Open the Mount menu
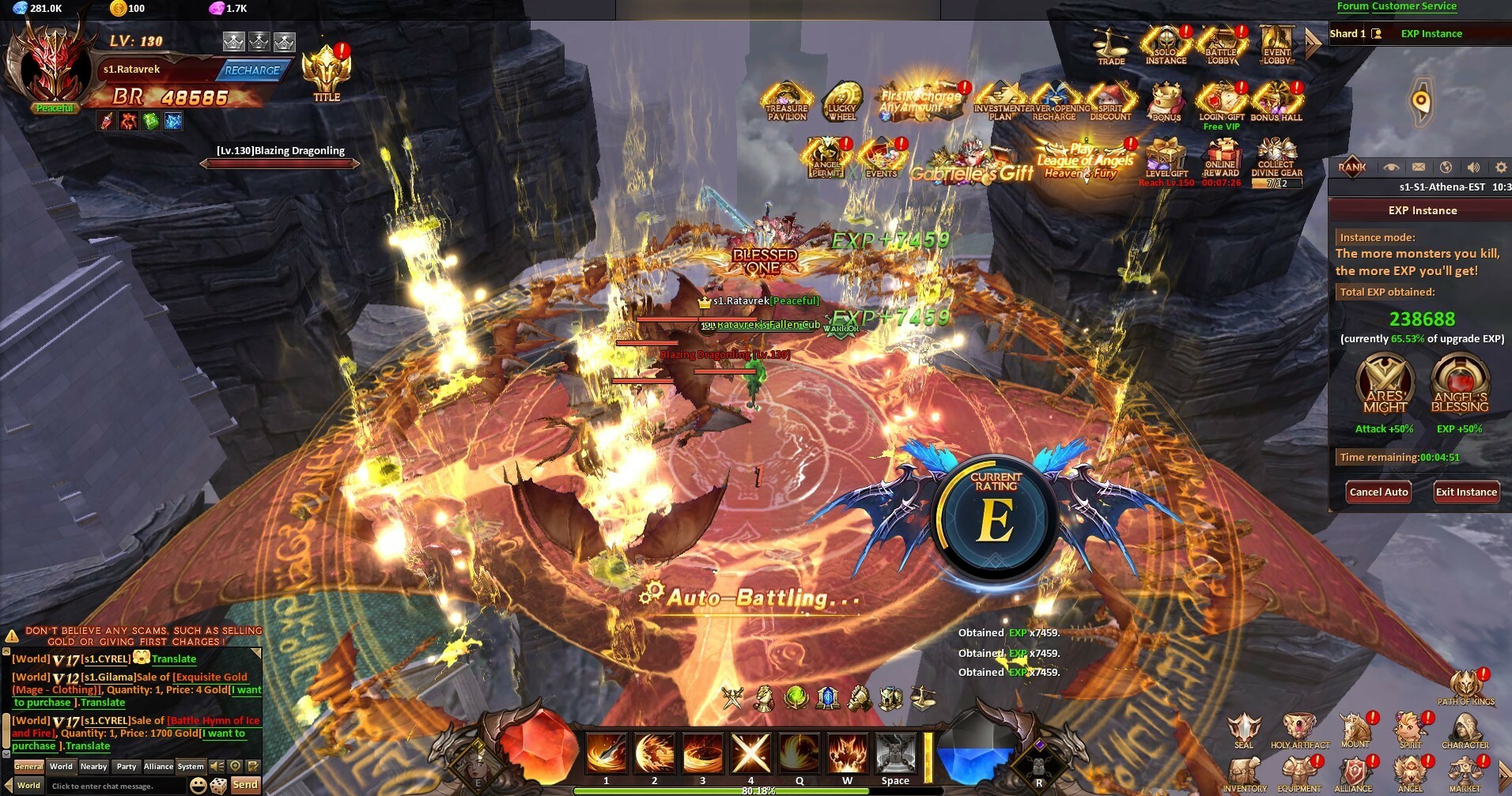Viewport: 1512px width, 796px height. [x=1355, y=730]
